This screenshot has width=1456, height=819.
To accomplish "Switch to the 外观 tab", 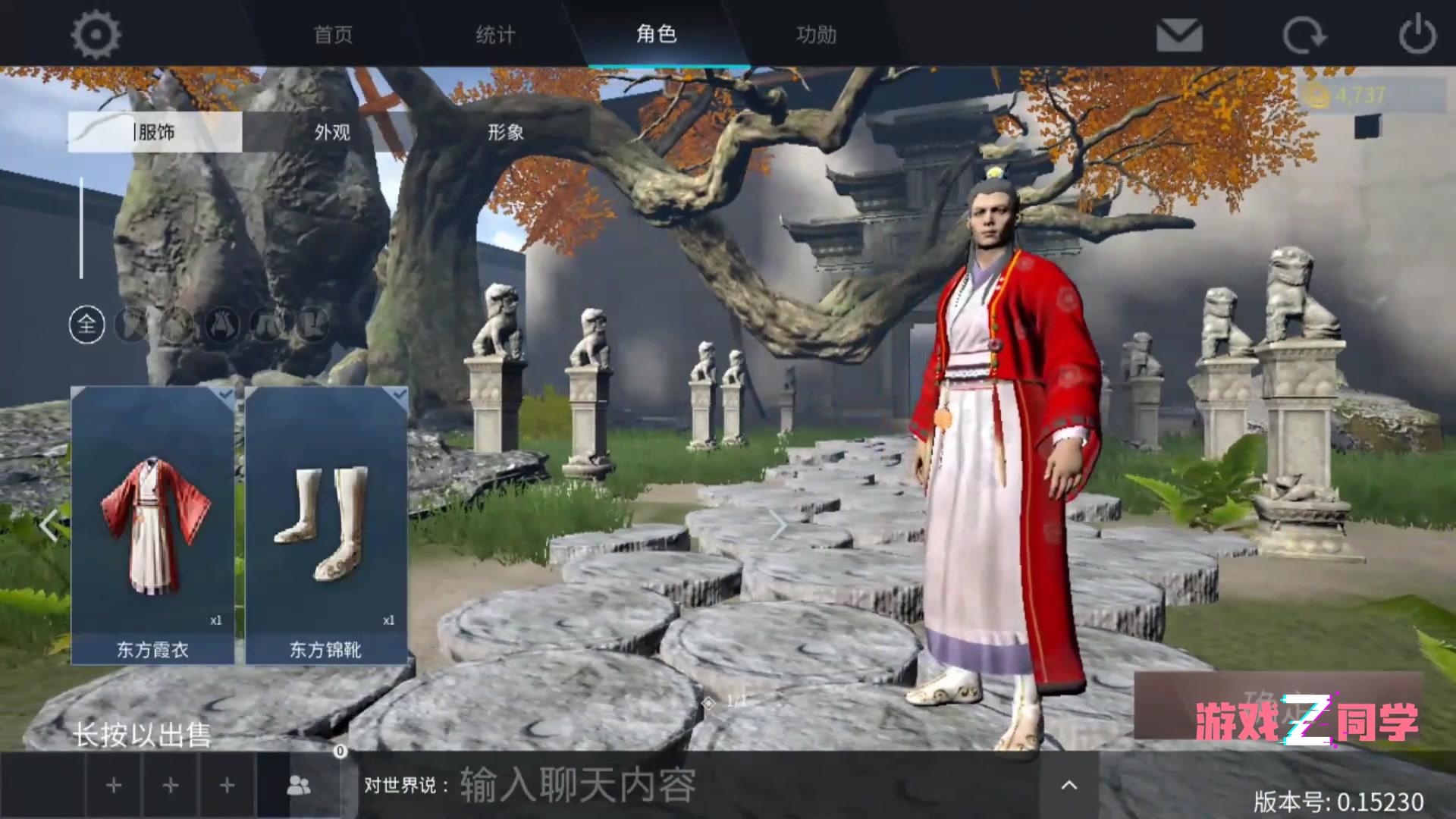I will click(331, 131).
